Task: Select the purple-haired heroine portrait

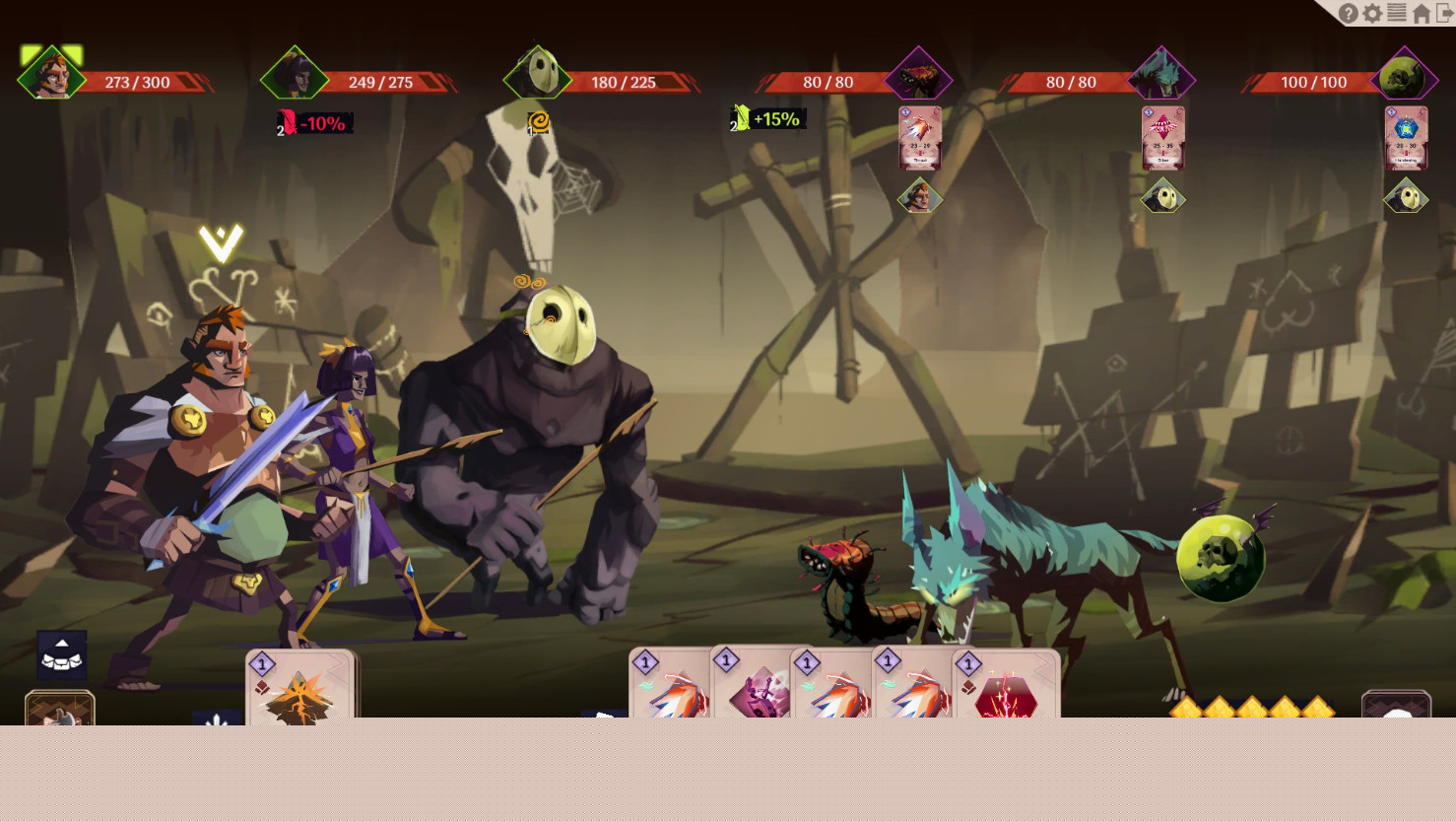Action: [x=294, y=75]
